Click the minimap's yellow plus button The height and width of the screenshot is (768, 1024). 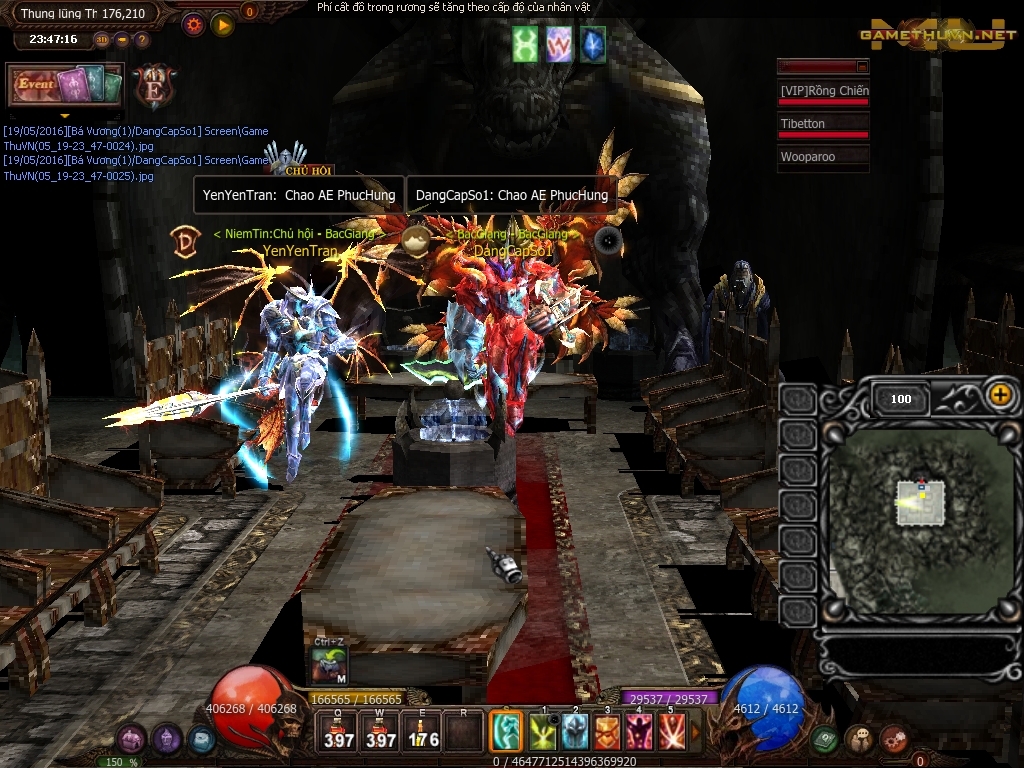pyautogui.click(x=999, y=394)
